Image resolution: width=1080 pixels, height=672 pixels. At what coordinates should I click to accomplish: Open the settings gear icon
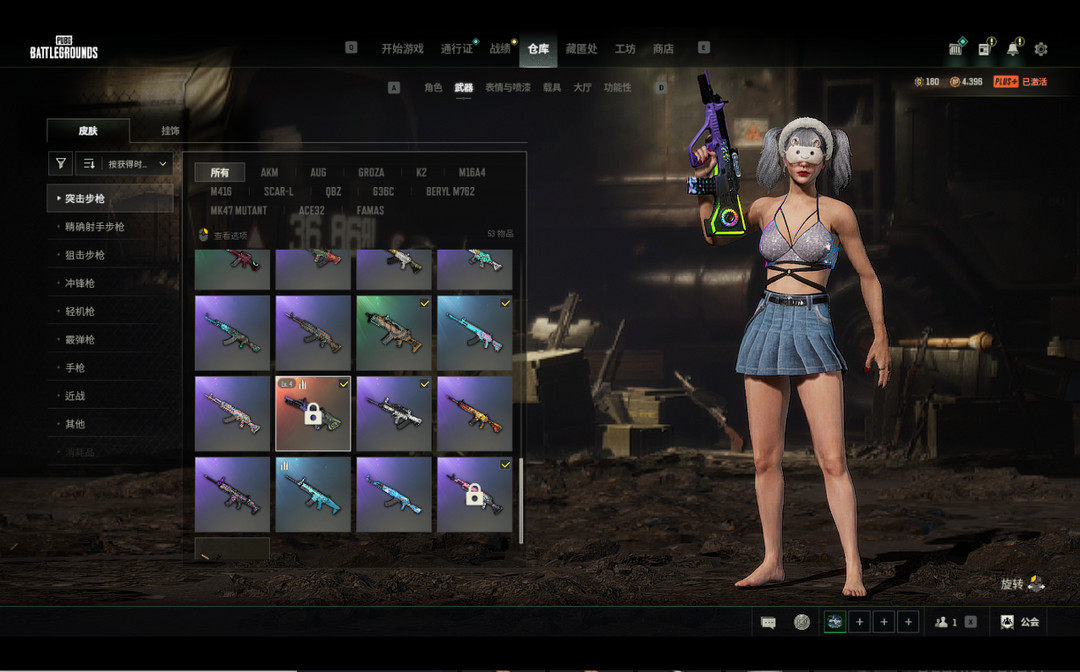coord(1041,49)
